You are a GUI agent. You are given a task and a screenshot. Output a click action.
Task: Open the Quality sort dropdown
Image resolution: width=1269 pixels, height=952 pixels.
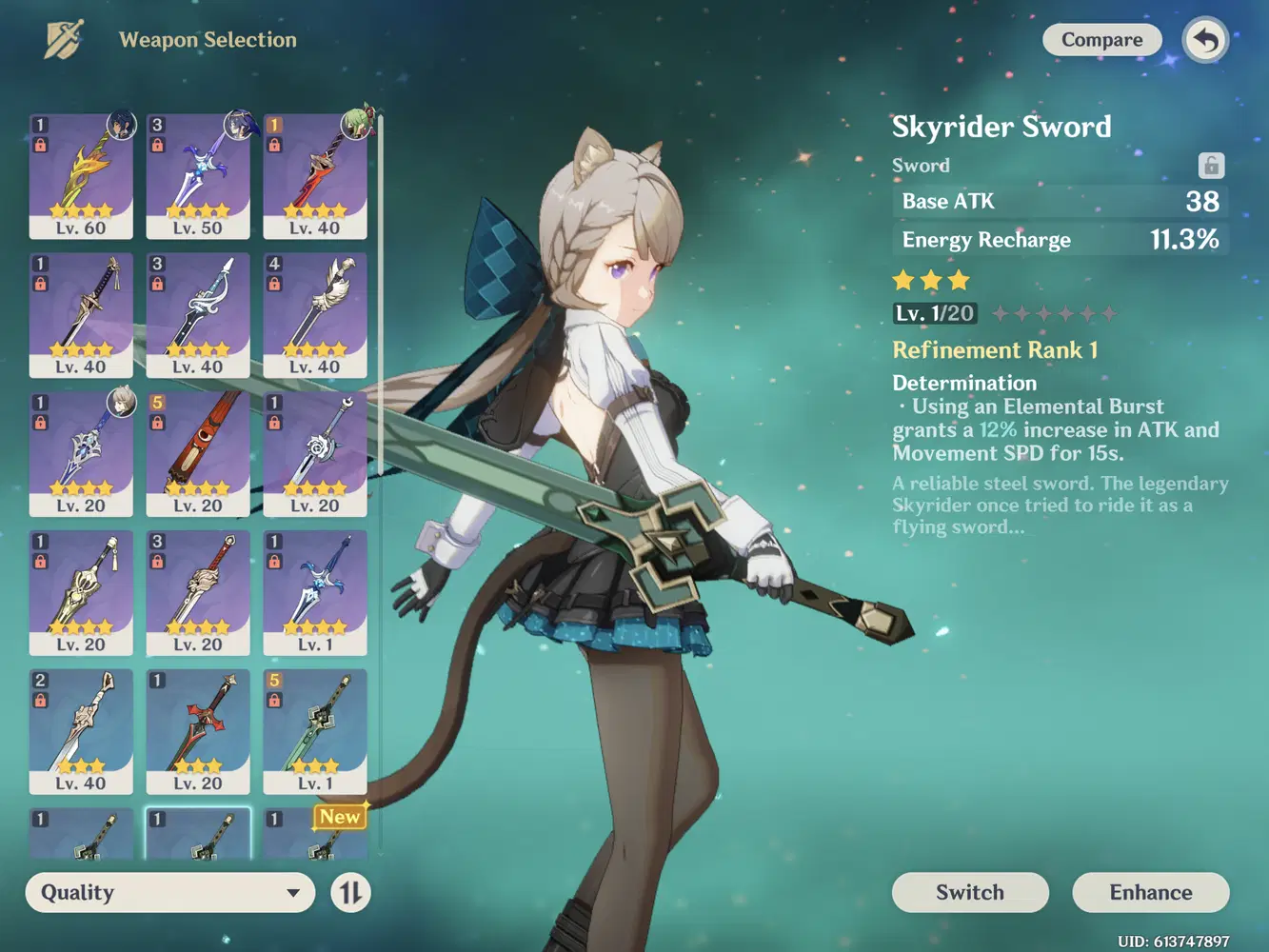pos(170,893)
